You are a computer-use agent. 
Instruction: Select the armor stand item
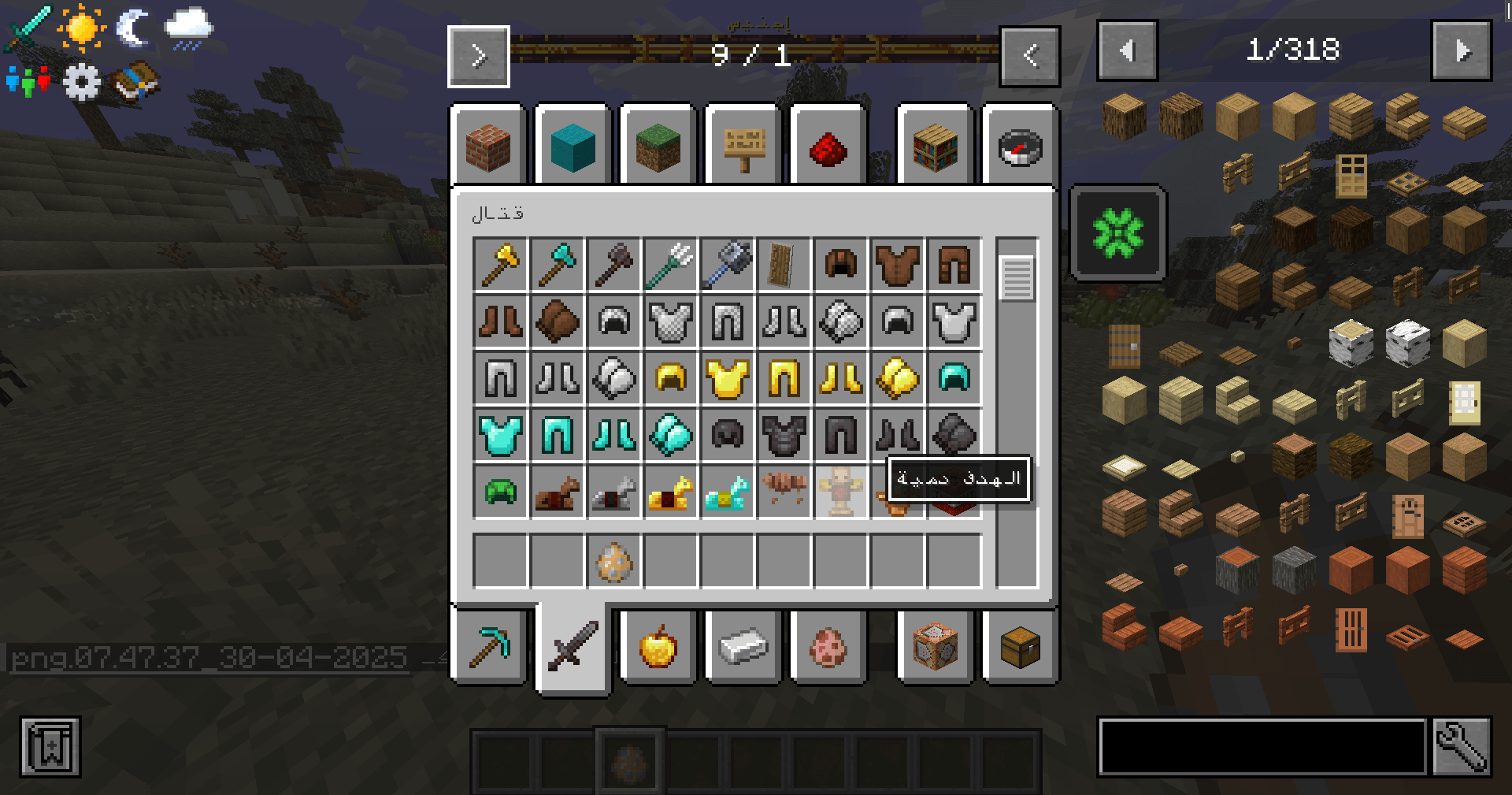[x=840, y=492]
